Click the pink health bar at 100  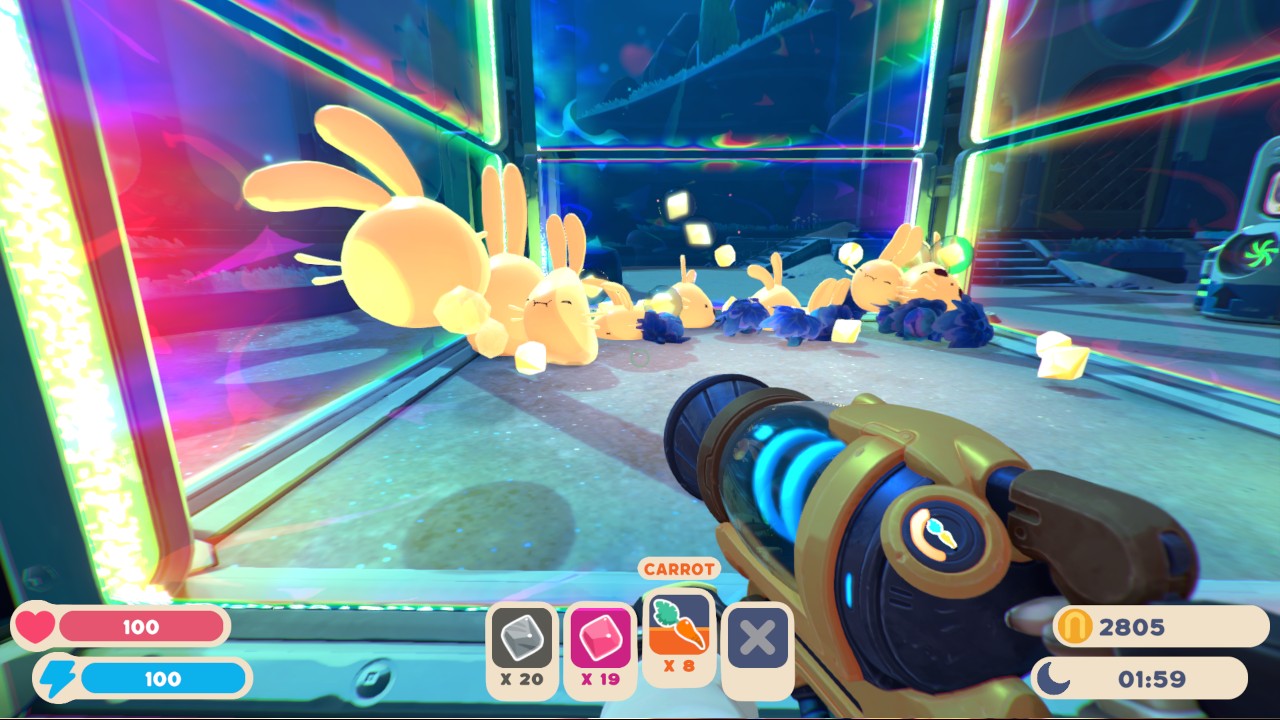[140, 627]
